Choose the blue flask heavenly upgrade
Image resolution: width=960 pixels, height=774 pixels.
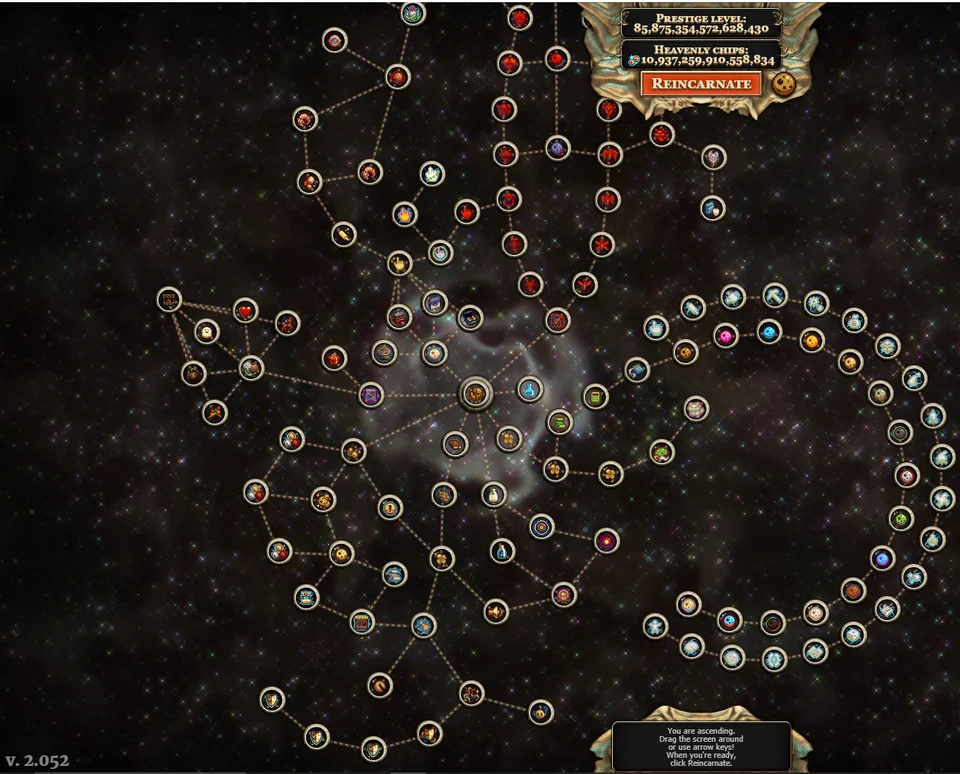(530, 389)
